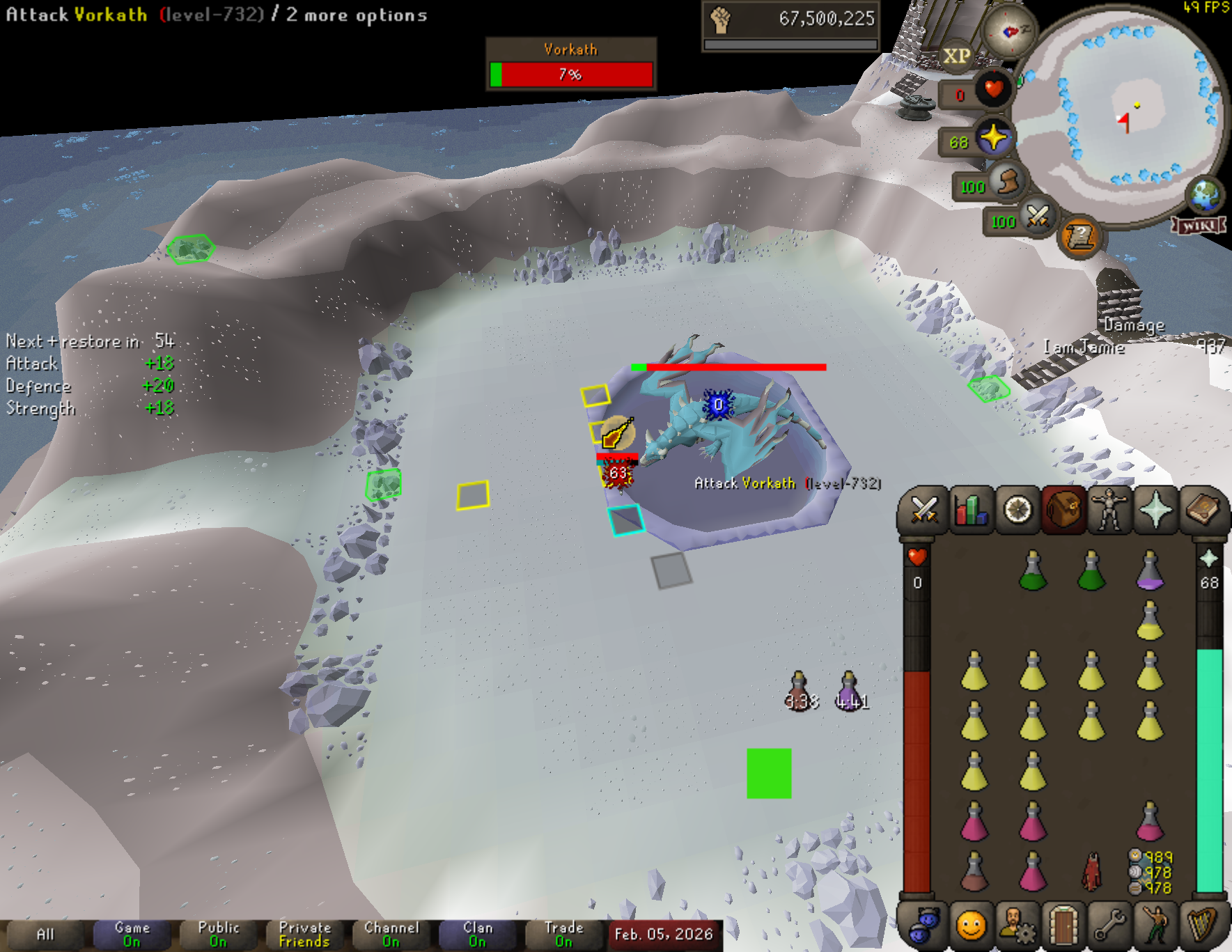The width and height of the screenshot is (1232, 952).
Task: Toggle the XP drops button
Action: (x=957, y=56)
